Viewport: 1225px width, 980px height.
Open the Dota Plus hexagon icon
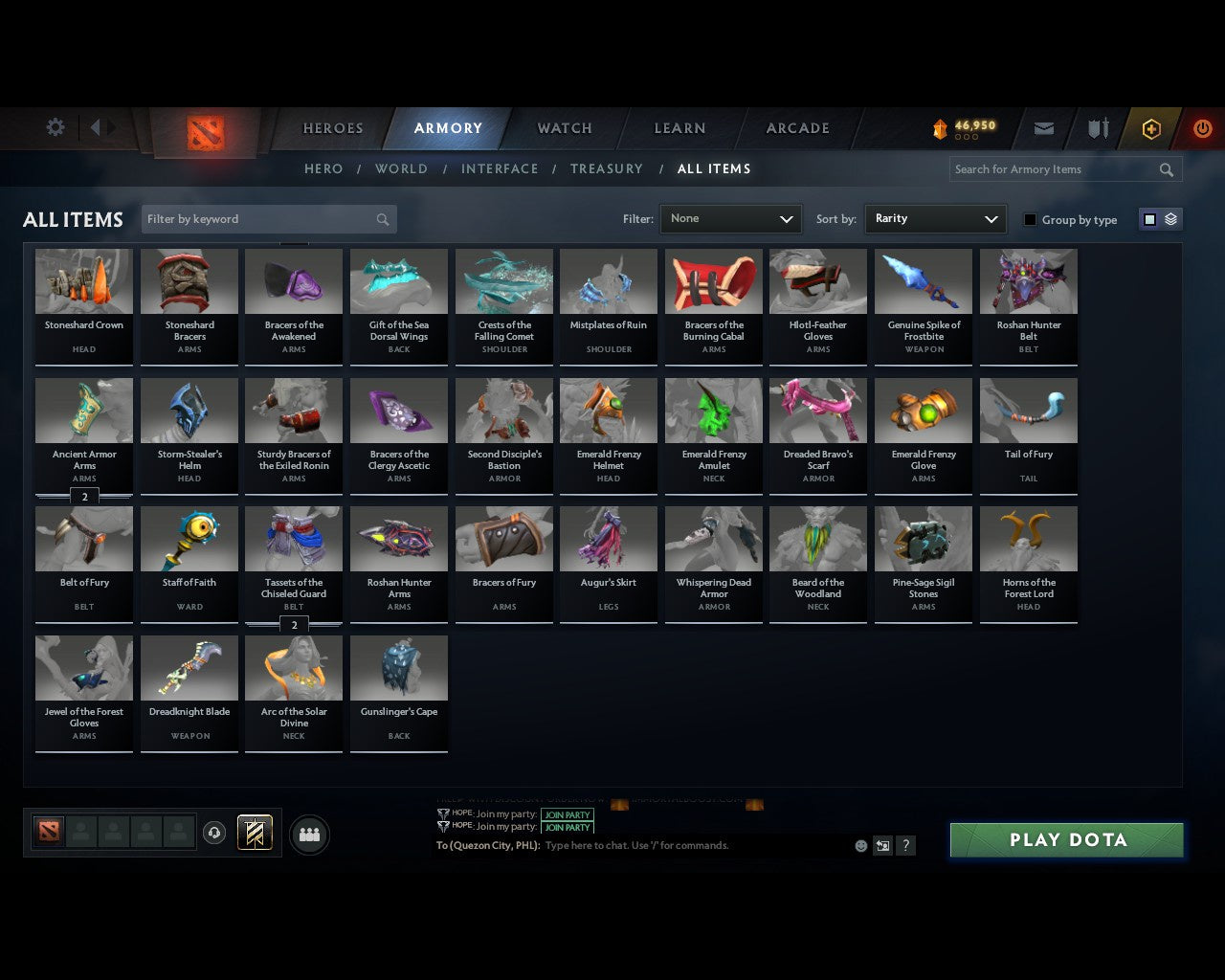[x=1150, y=128]
